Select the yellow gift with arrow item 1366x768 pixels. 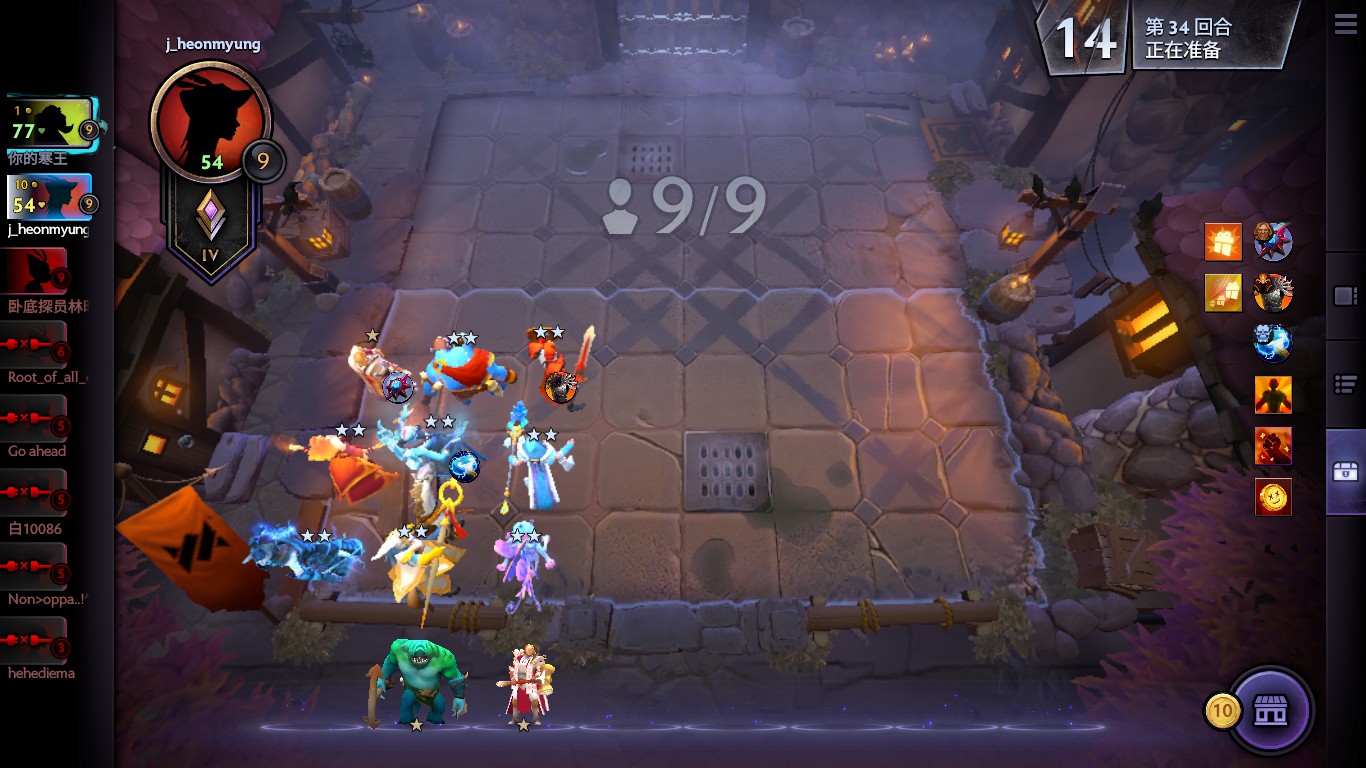click(x=1223, y=293)
